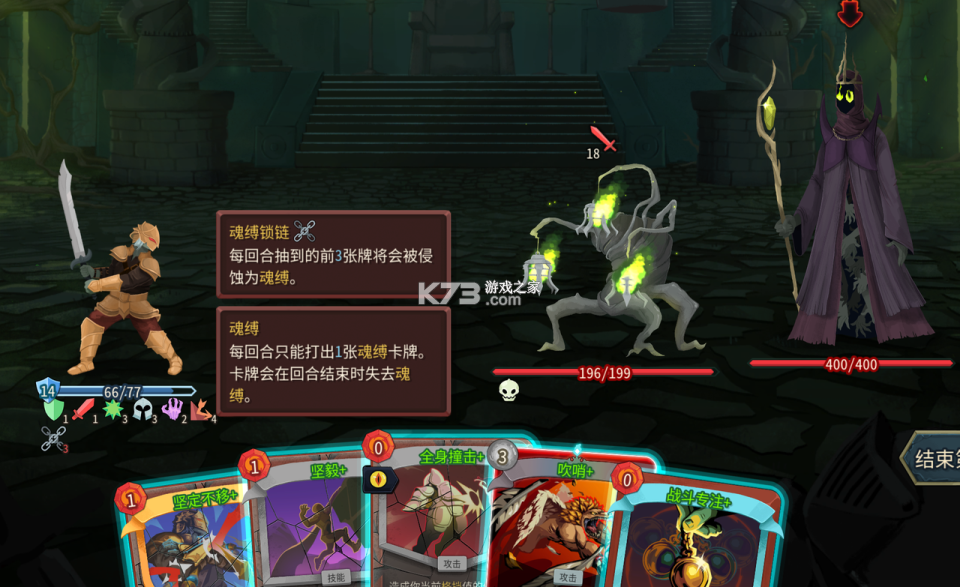The width and height of the screenshot is (960, 587).
Task: View the green spiky burst status icon
Action: (112, 409)
